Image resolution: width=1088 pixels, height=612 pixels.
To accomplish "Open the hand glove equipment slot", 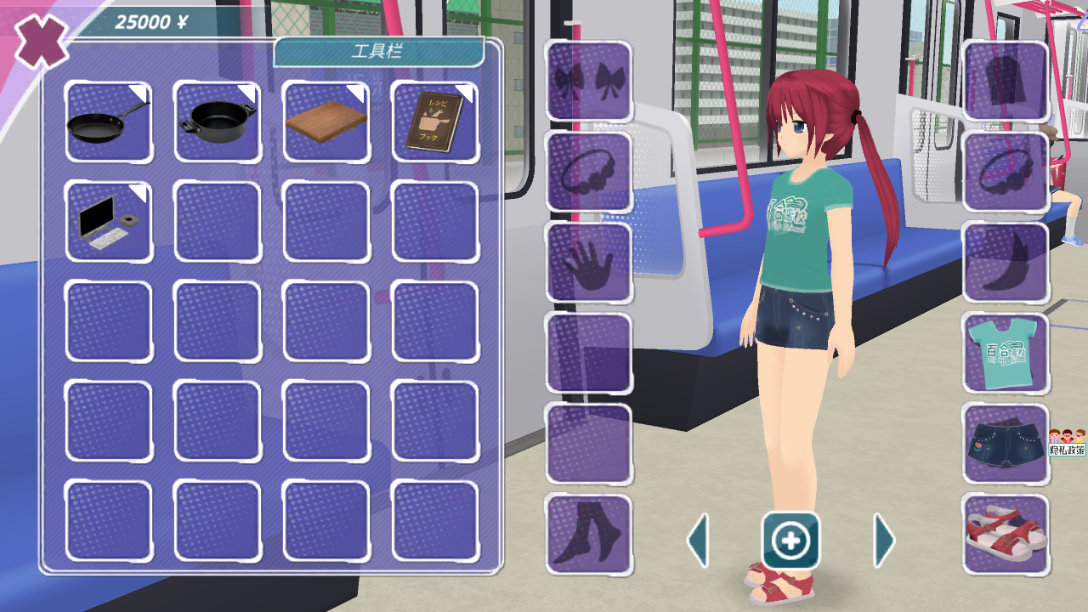I will pos(588,263).
